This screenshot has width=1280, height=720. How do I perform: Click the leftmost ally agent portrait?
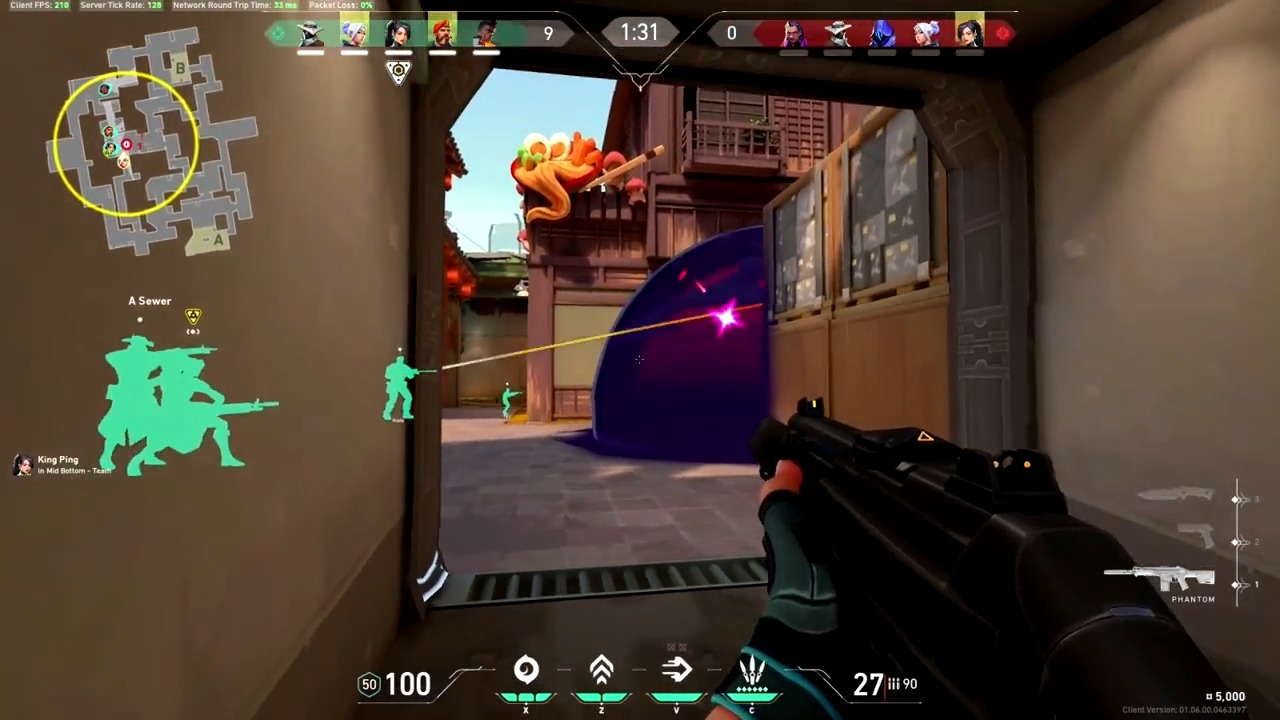pos(310,33)
